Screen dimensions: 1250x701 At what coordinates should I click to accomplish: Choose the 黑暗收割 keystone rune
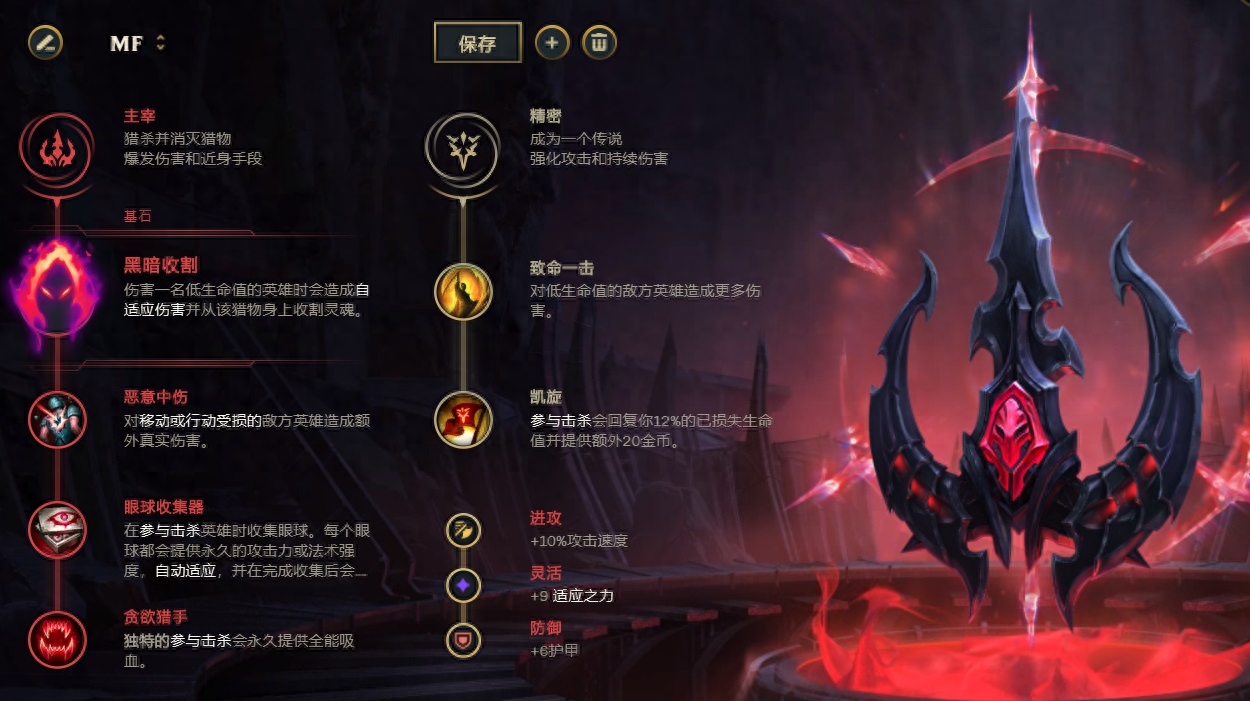58,288
